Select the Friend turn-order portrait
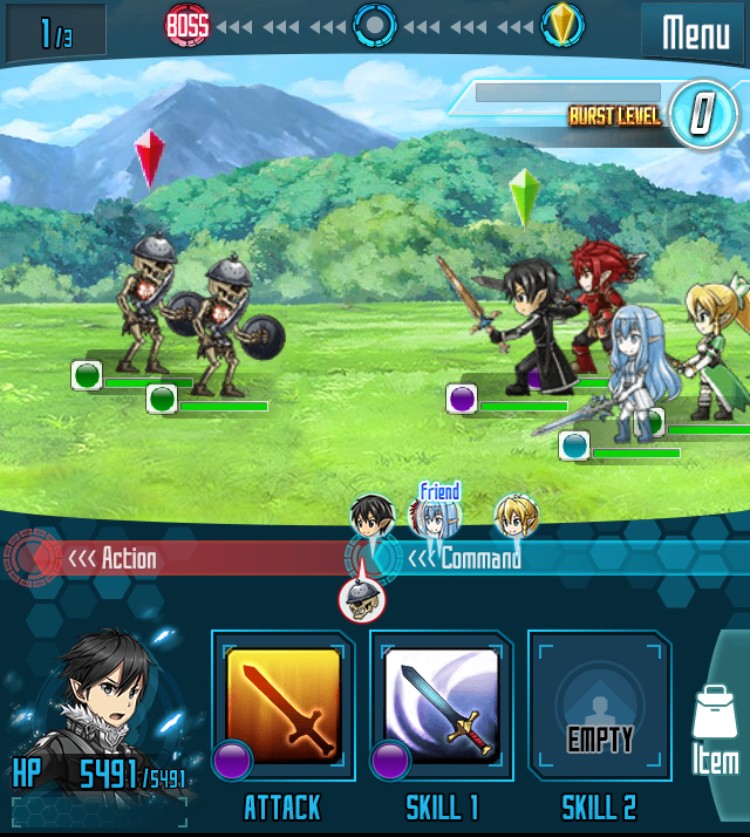The width and height of the screenshot is (750, 837). (x=436, y=515)
